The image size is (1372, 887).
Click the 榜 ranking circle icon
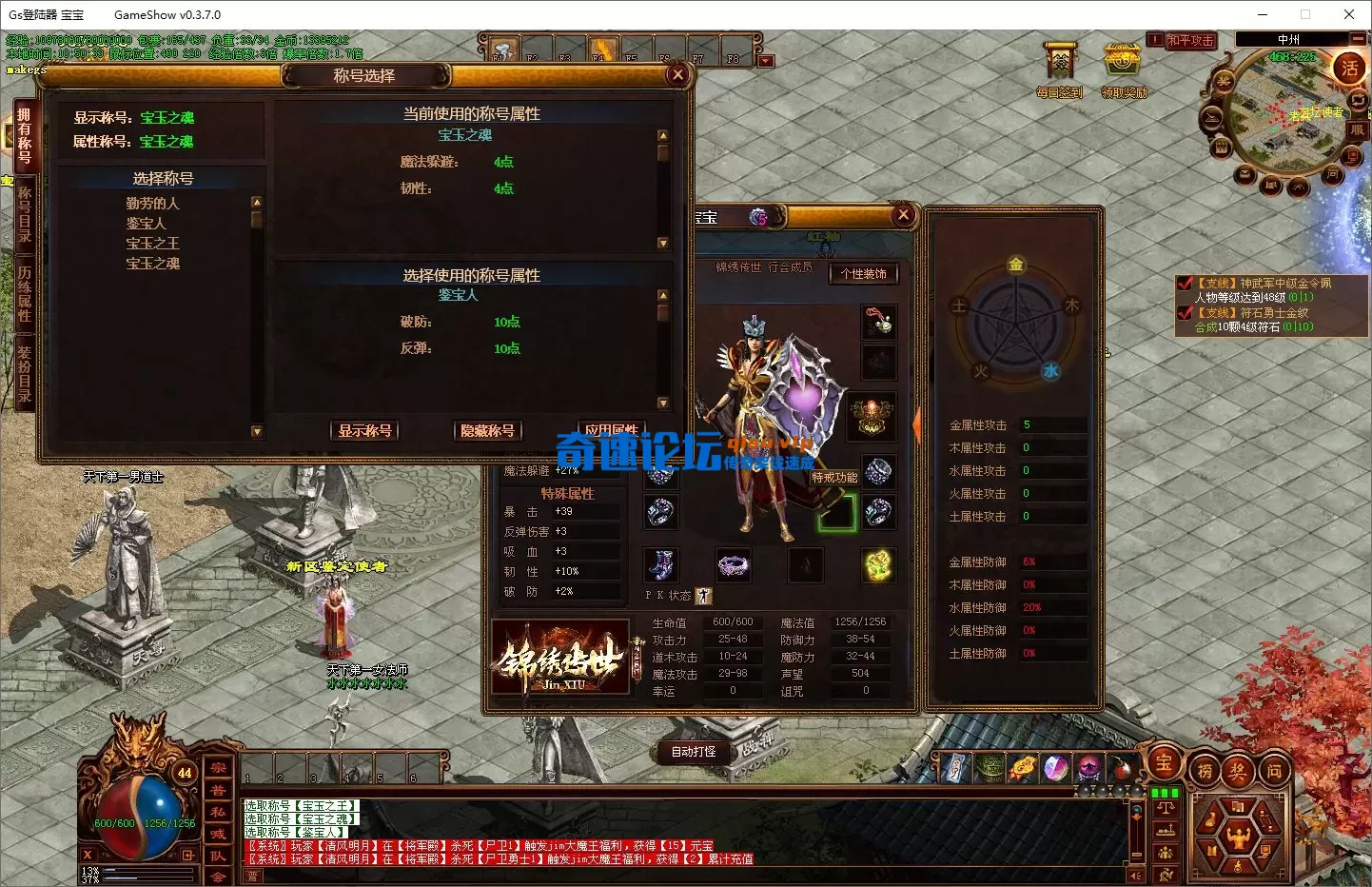[x=1204, y=769]
